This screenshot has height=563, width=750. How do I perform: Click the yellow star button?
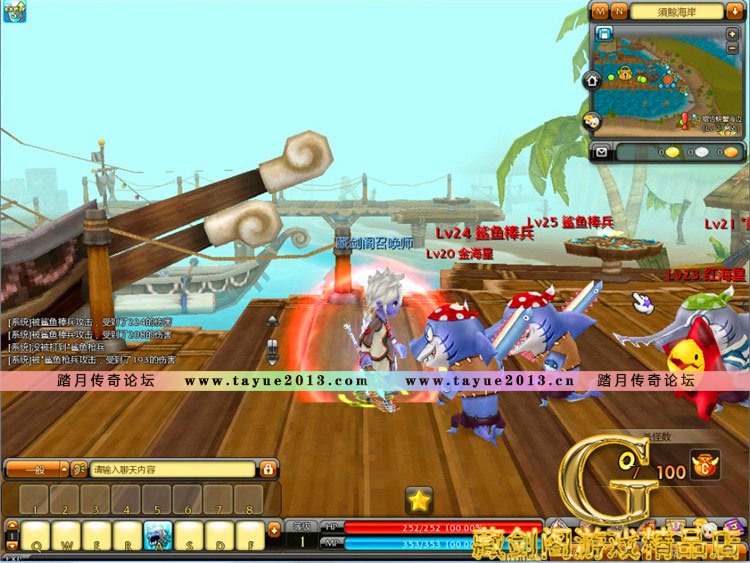click(419, 500)
